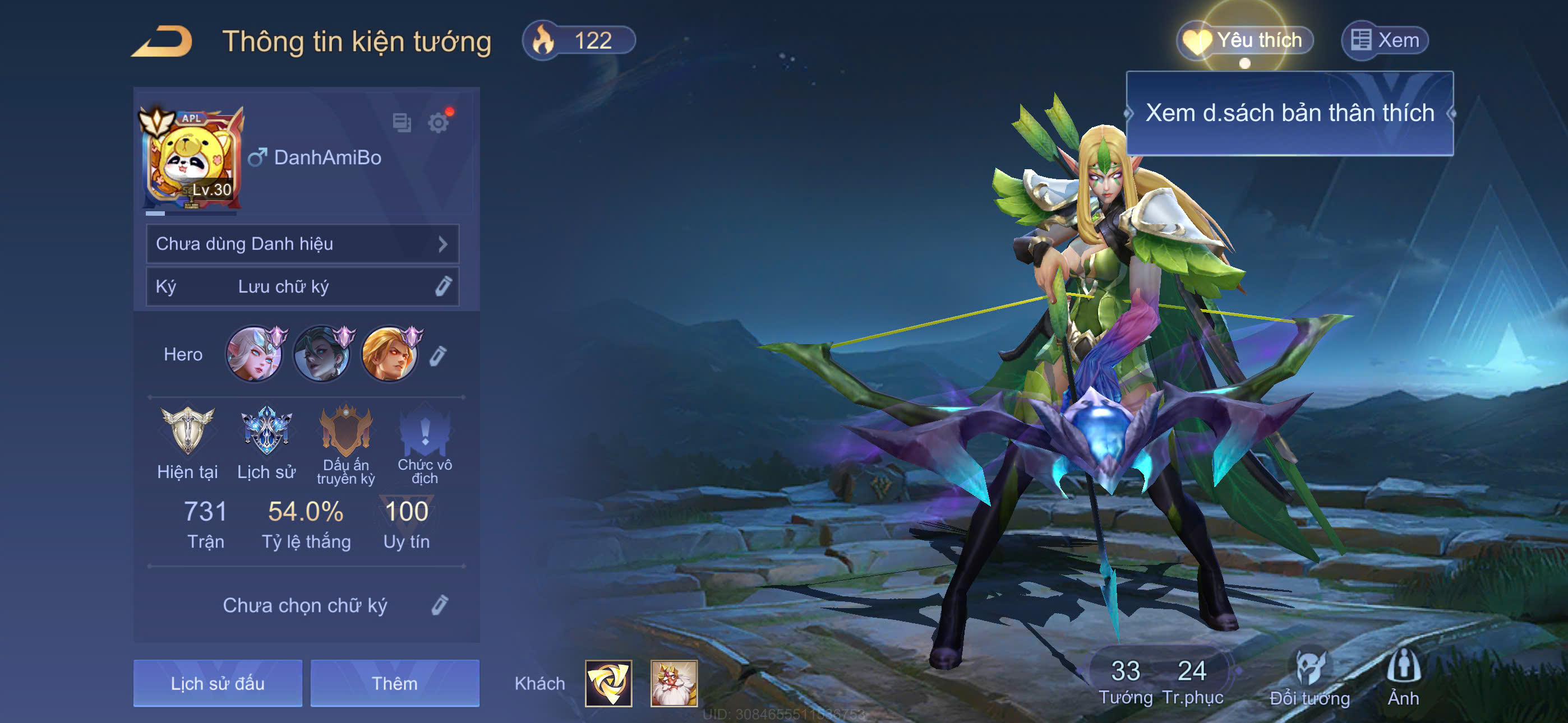1568x723 pixels.
Task: Open the Chức vô địch badge
Action: coord(425,433)
